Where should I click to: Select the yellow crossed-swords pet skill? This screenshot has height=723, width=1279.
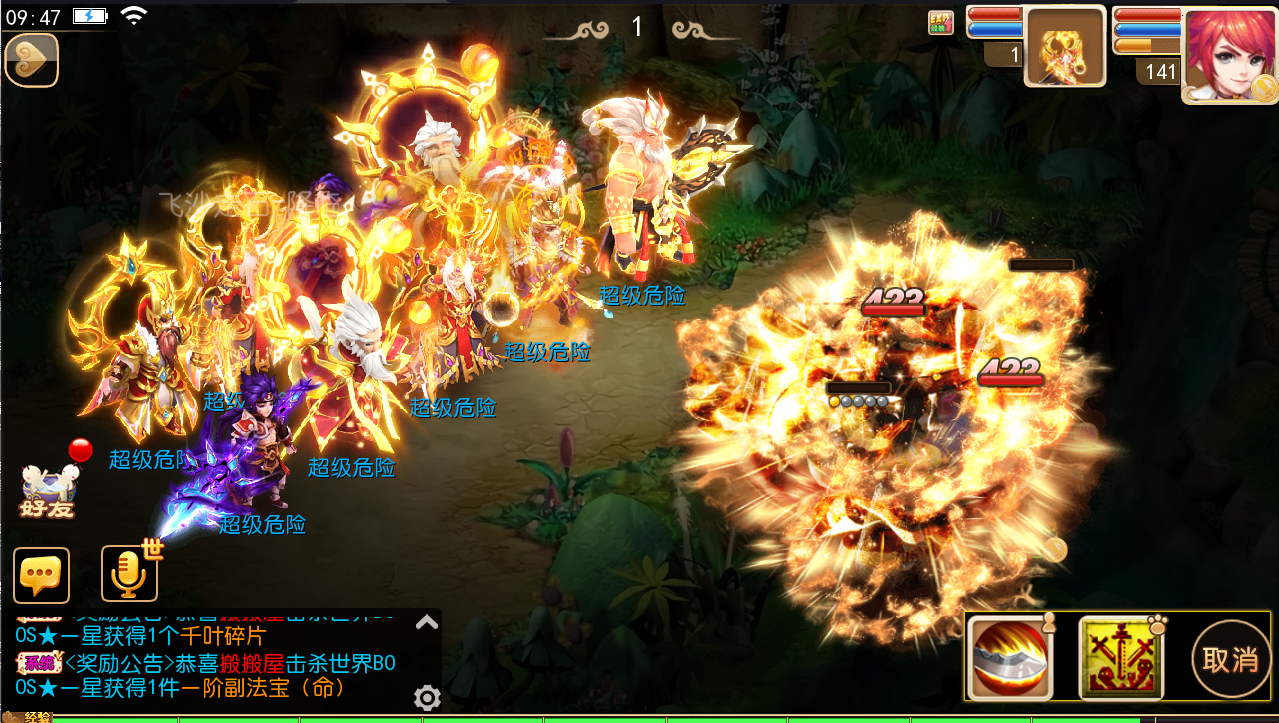coord(1121,658)
